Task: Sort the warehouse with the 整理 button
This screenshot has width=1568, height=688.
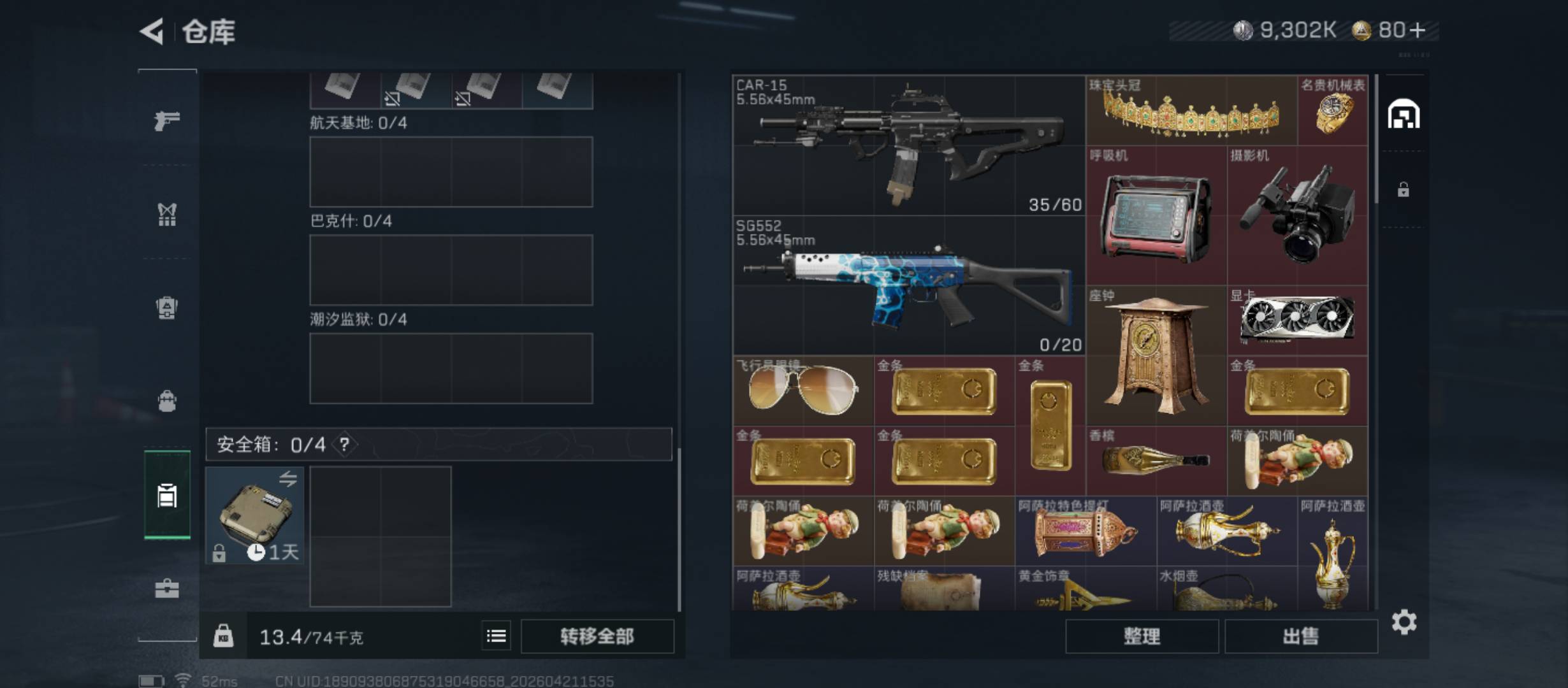Action: click(1142, 636)
